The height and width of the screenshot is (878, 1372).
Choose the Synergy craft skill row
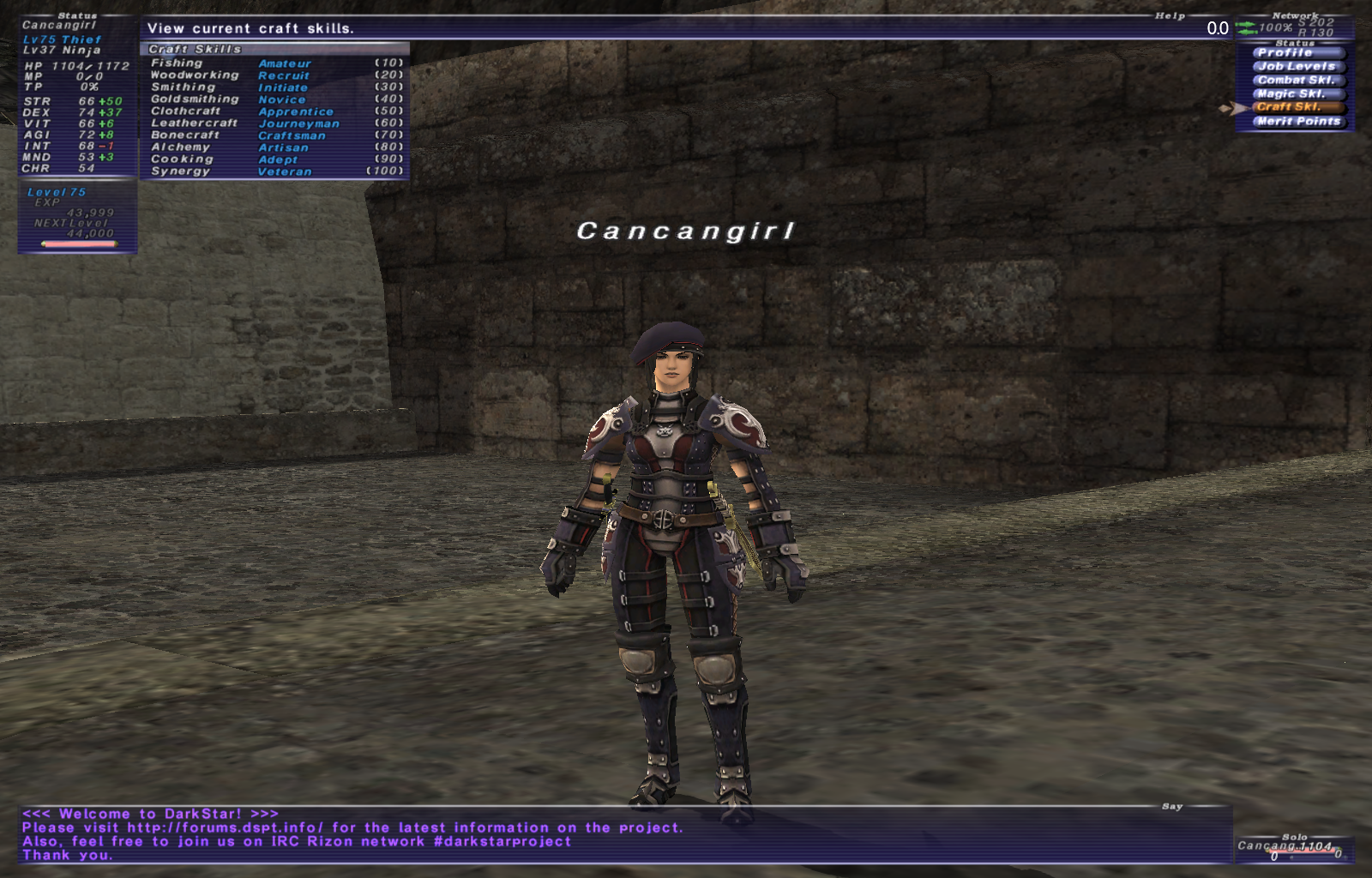274,171
